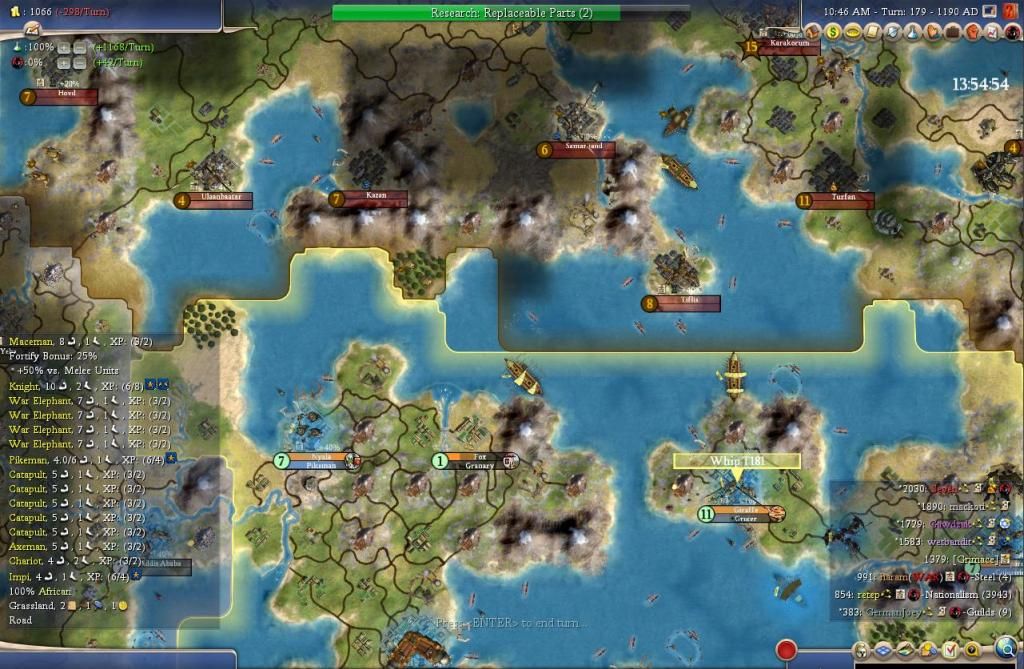Screen dimensions: 1024x669
Task: Click the red end turn button
Action: click(786, 650)
